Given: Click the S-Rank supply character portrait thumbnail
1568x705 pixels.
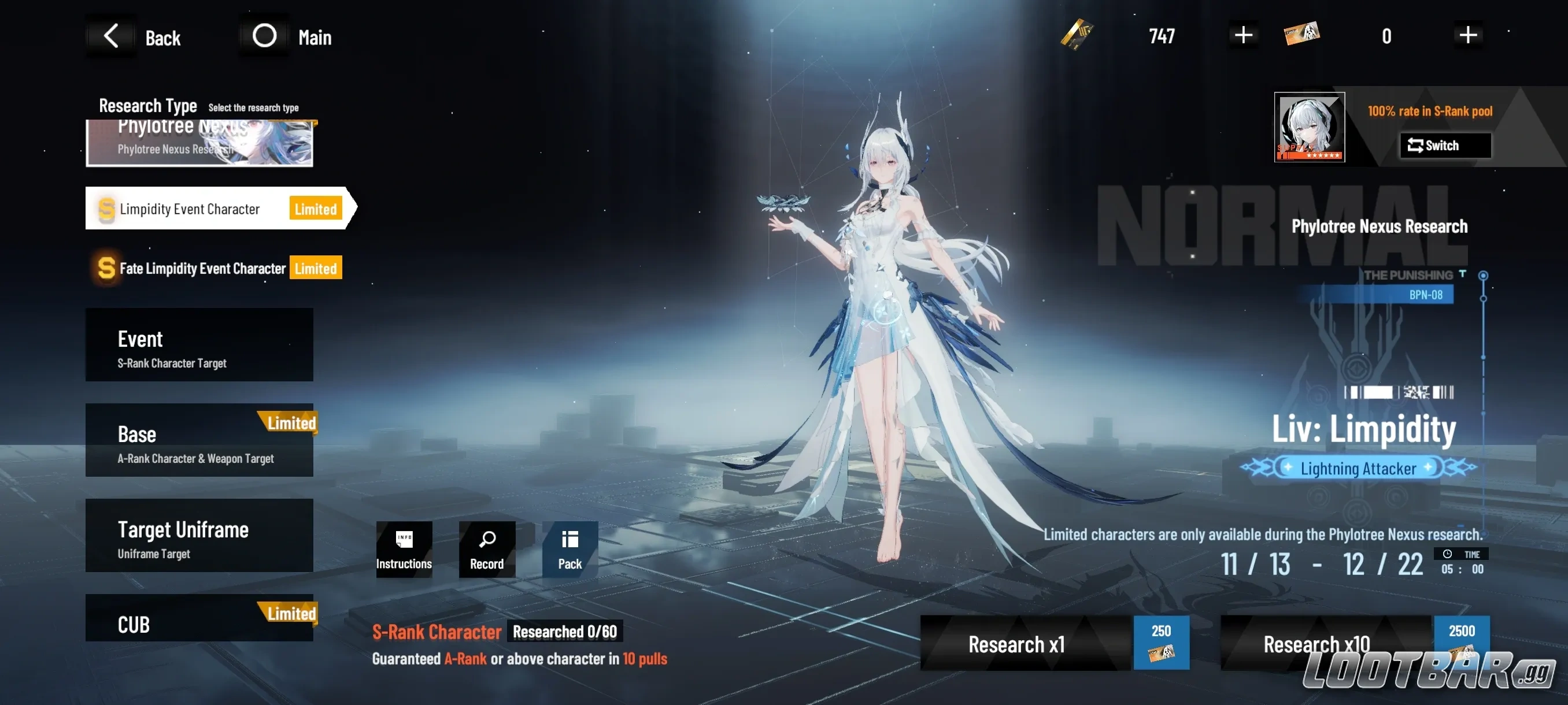Looking at the screenshot, I should [x=1309, y=127].
